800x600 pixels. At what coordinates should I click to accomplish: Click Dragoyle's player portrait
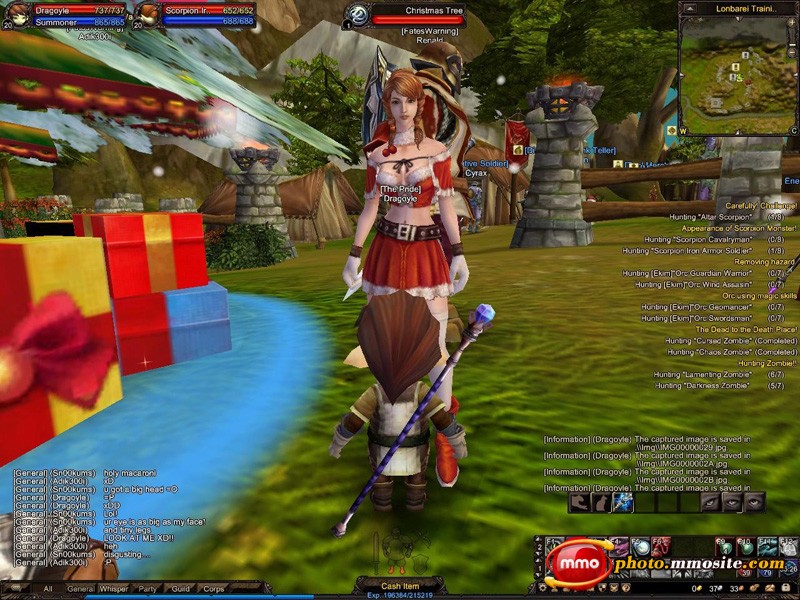click(x=17, y=14)
